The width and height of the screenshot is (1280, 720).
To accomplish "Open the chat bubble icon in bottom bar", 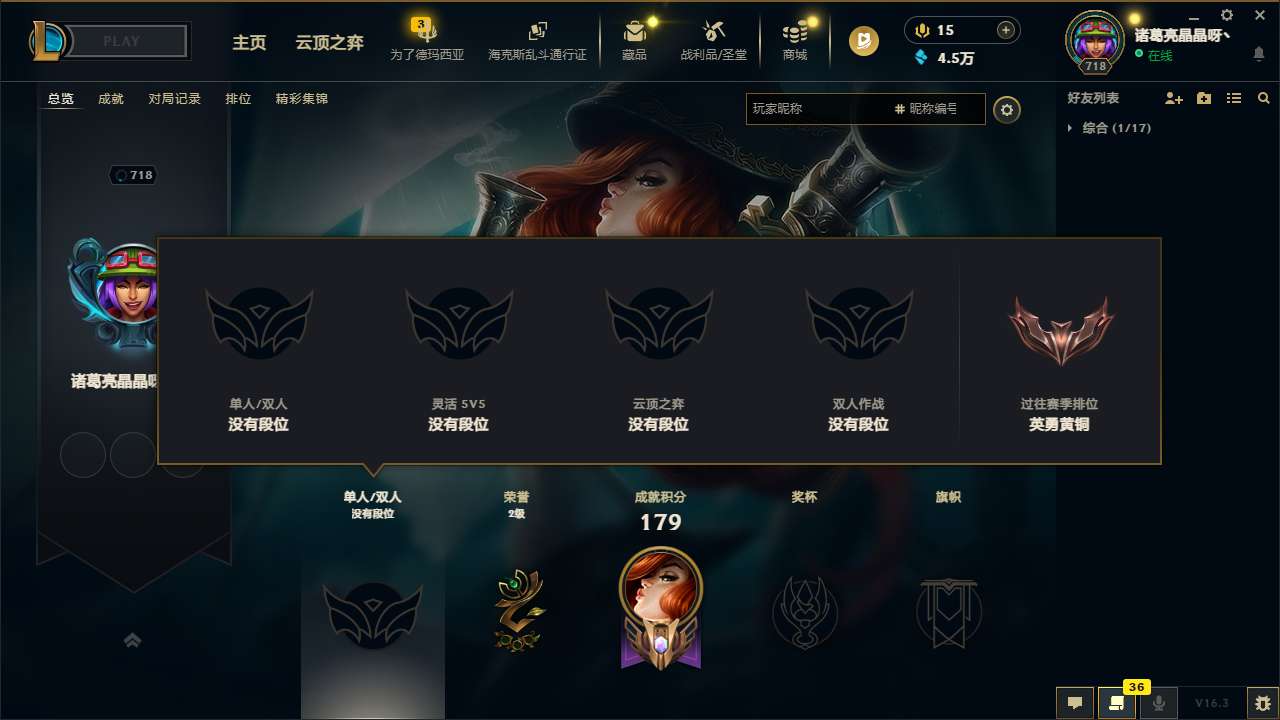I will [x=1074, y=703].
